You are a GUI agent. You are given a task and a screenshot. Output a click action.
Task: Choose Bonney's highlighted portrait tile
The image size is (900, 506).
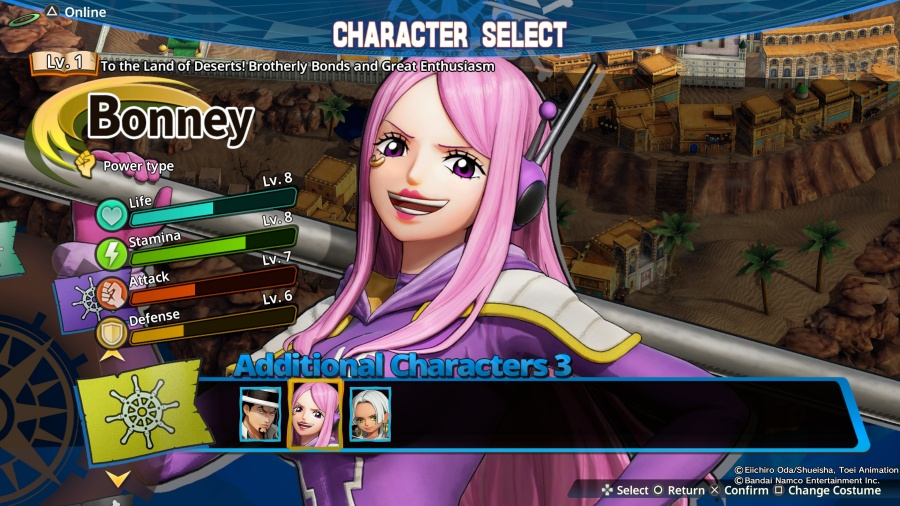315,414
